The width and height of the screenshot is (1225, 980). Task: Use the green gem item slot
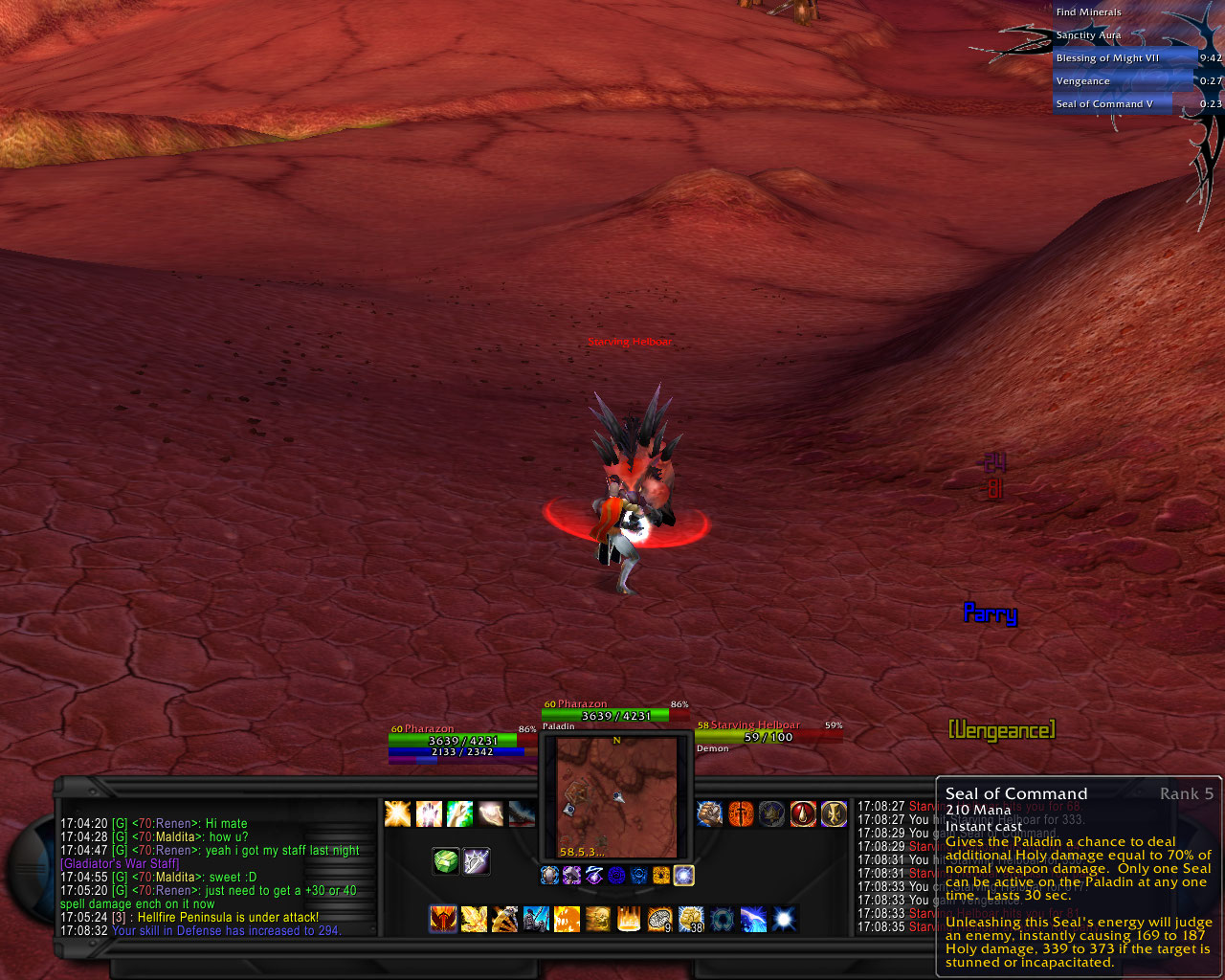tap(446, 860)
